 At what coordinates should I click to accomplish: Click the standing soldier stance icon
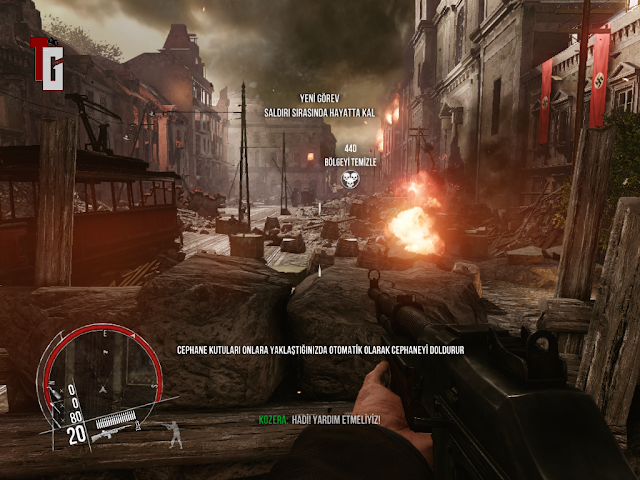[x=176, y=432]
